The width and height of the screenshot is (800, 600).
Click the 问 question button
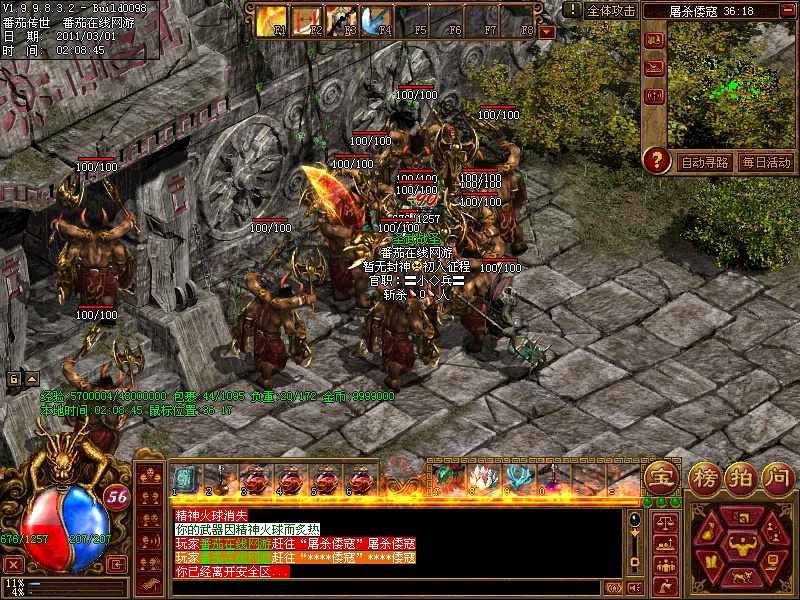(x=777, y=476)
